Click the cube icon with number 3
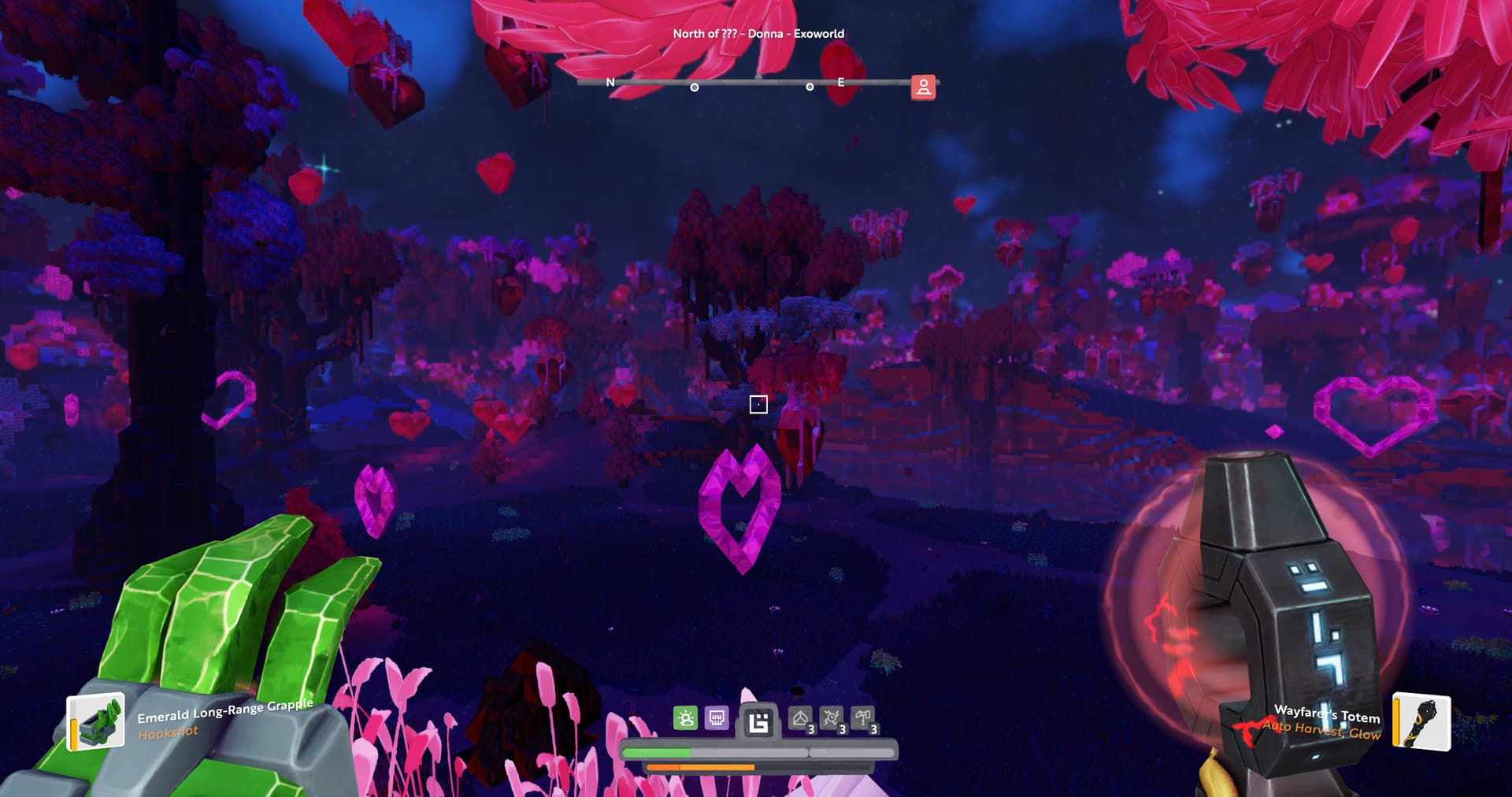 [801, 719]
